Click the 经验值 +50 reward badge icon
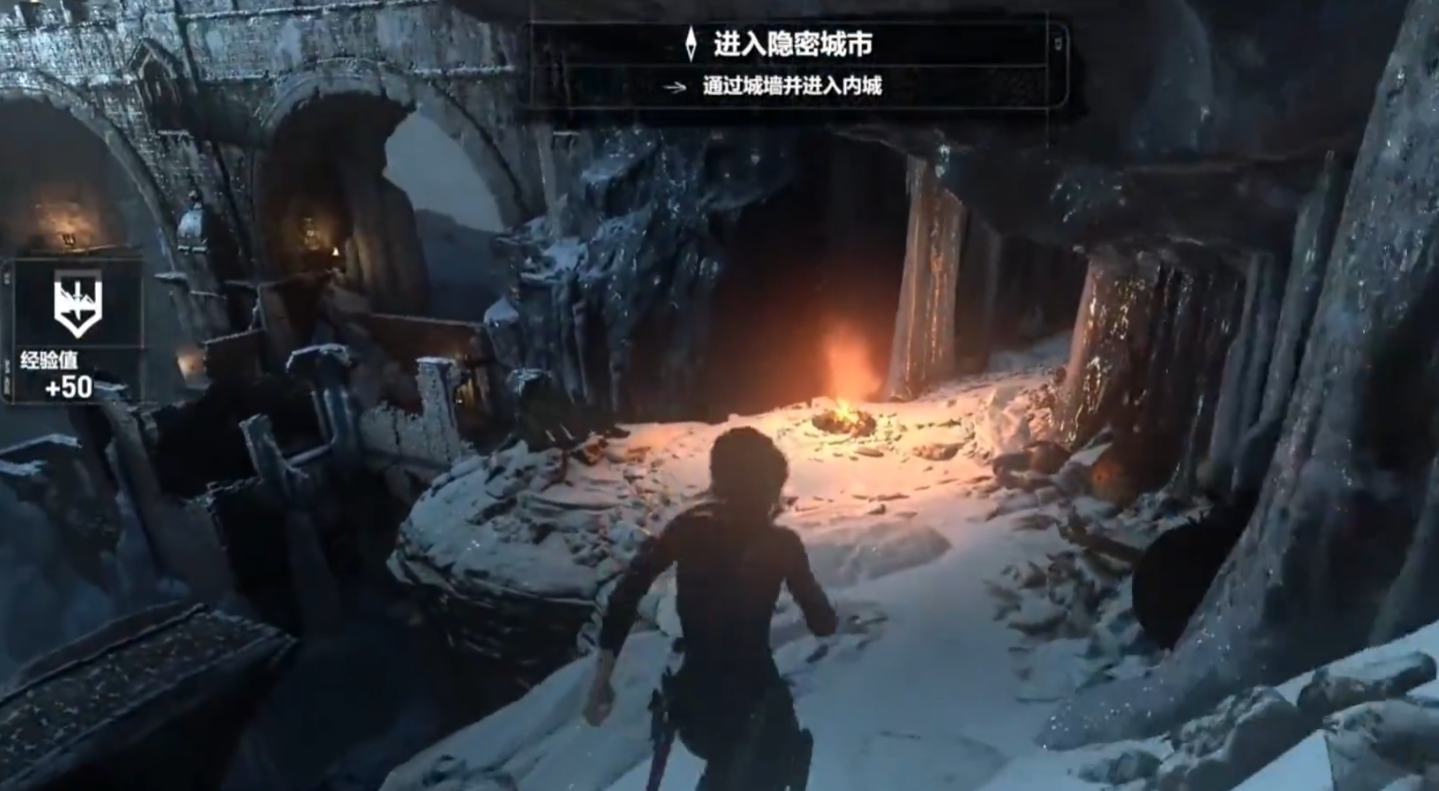 tap(77, 304)
